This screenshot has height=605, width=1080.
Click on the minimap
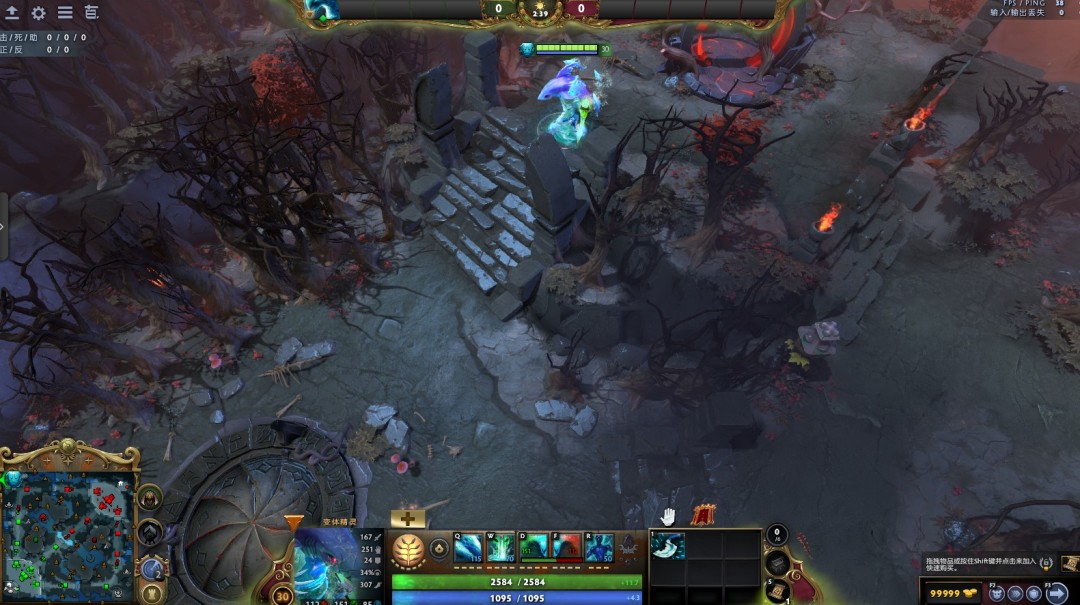(70, 536)
